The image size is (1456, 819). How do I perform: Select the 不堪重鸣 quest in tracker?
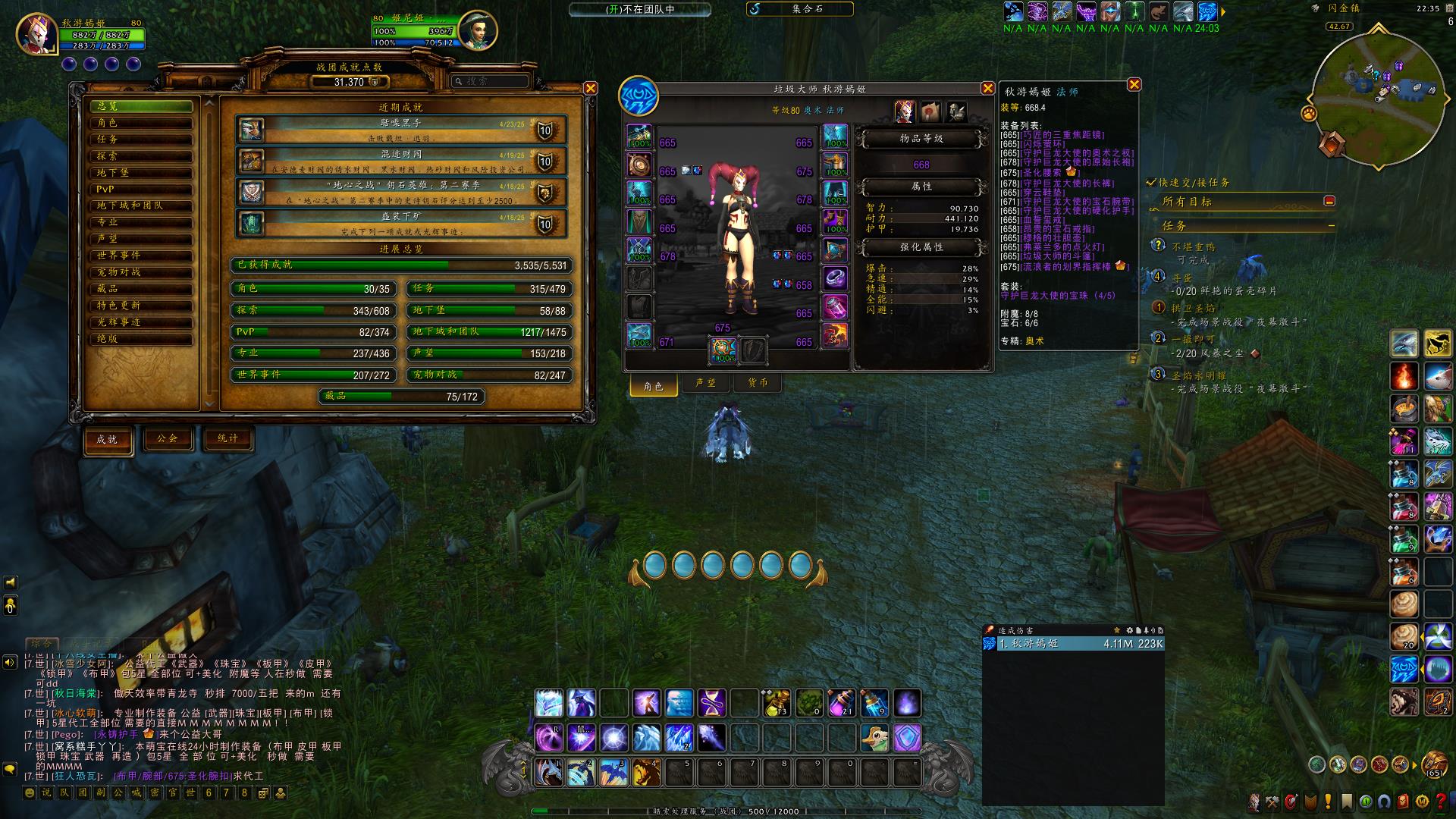coord(1194,247)
